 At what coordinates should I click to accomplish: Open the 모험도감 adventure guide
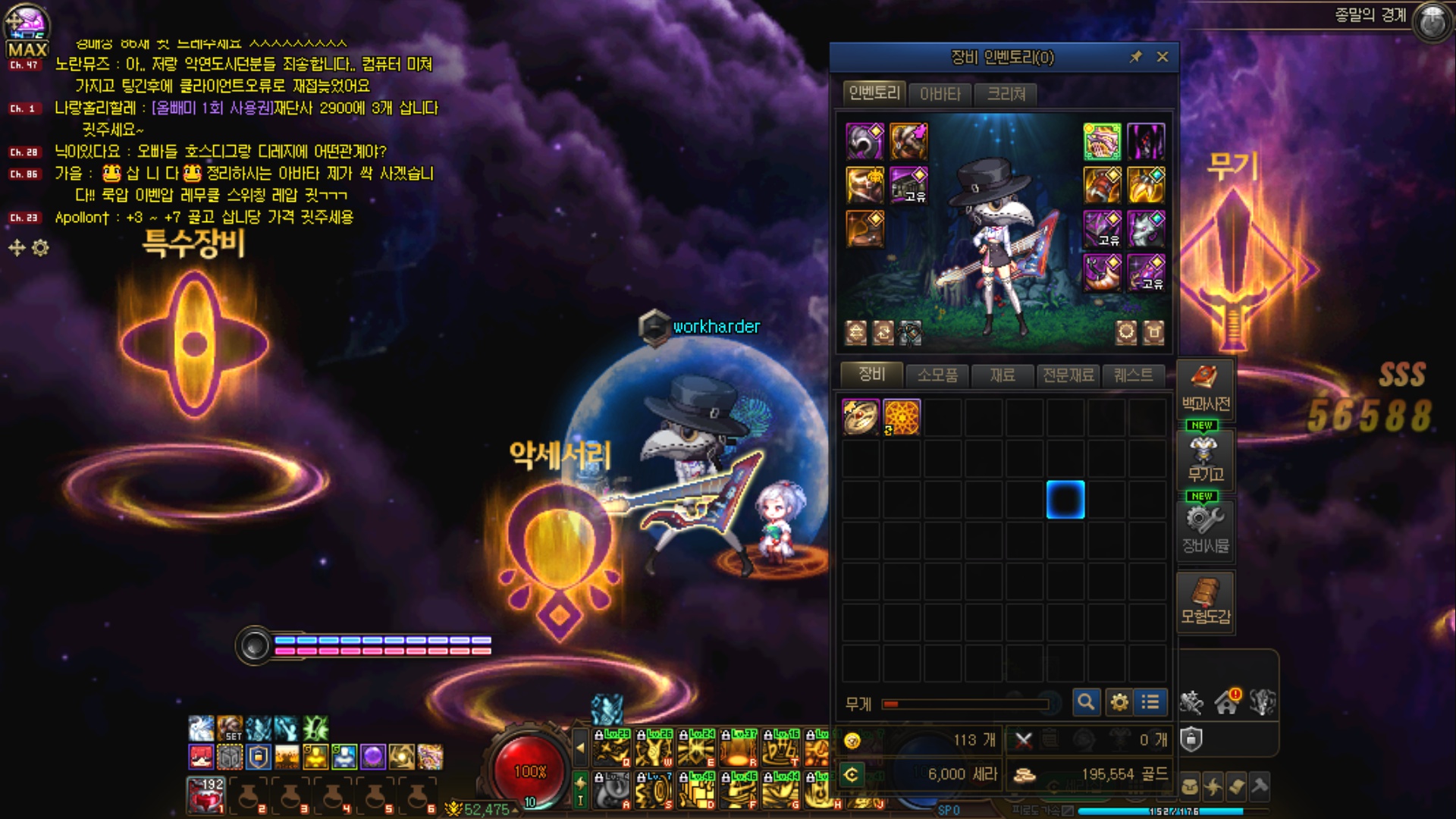point(1205,601)
